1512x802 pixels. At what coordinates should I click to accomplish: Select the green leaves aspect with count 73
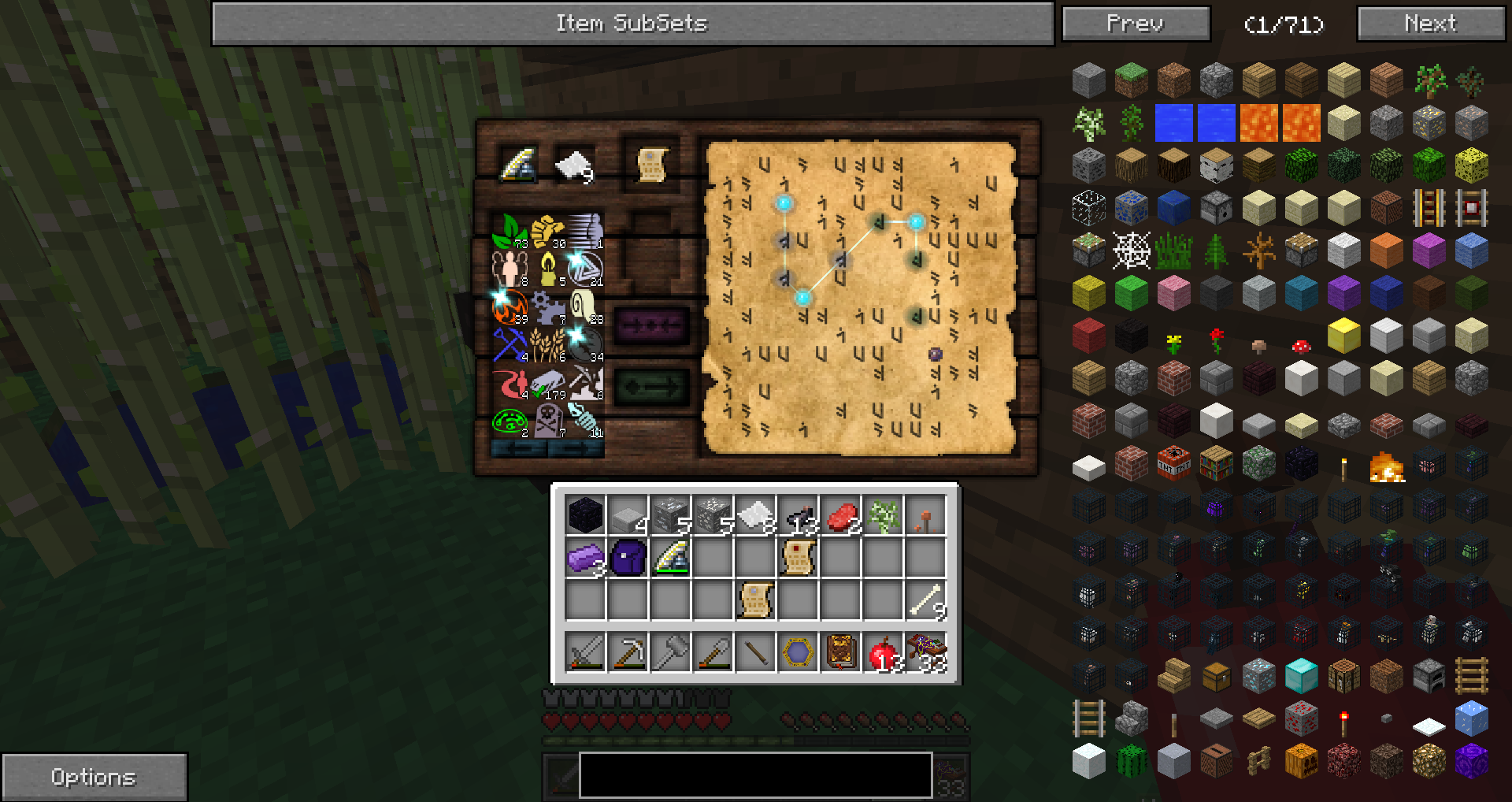point(510,231)
